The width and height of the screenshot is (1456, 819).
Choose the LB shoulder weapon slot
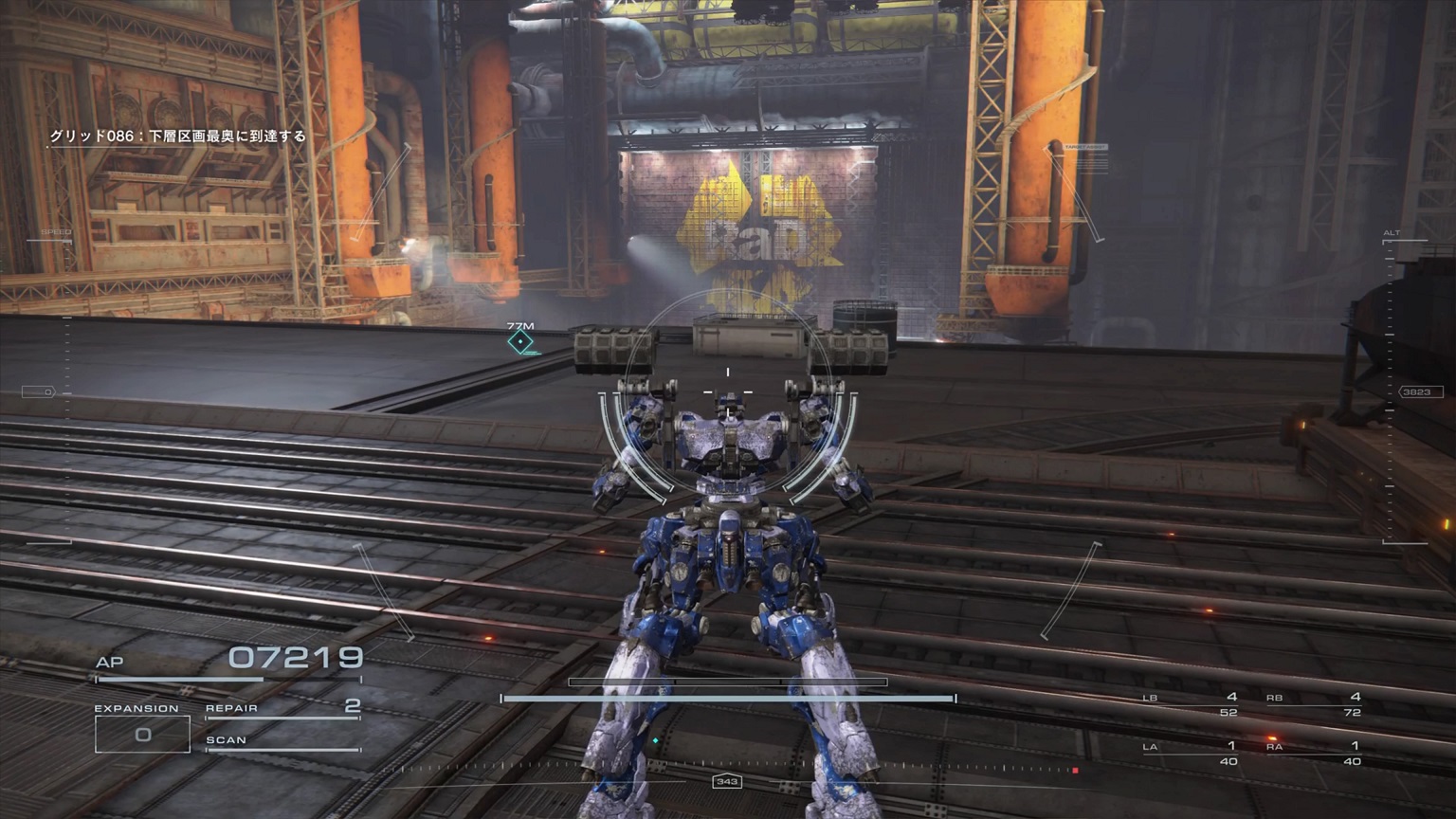tap(1191, 703)
